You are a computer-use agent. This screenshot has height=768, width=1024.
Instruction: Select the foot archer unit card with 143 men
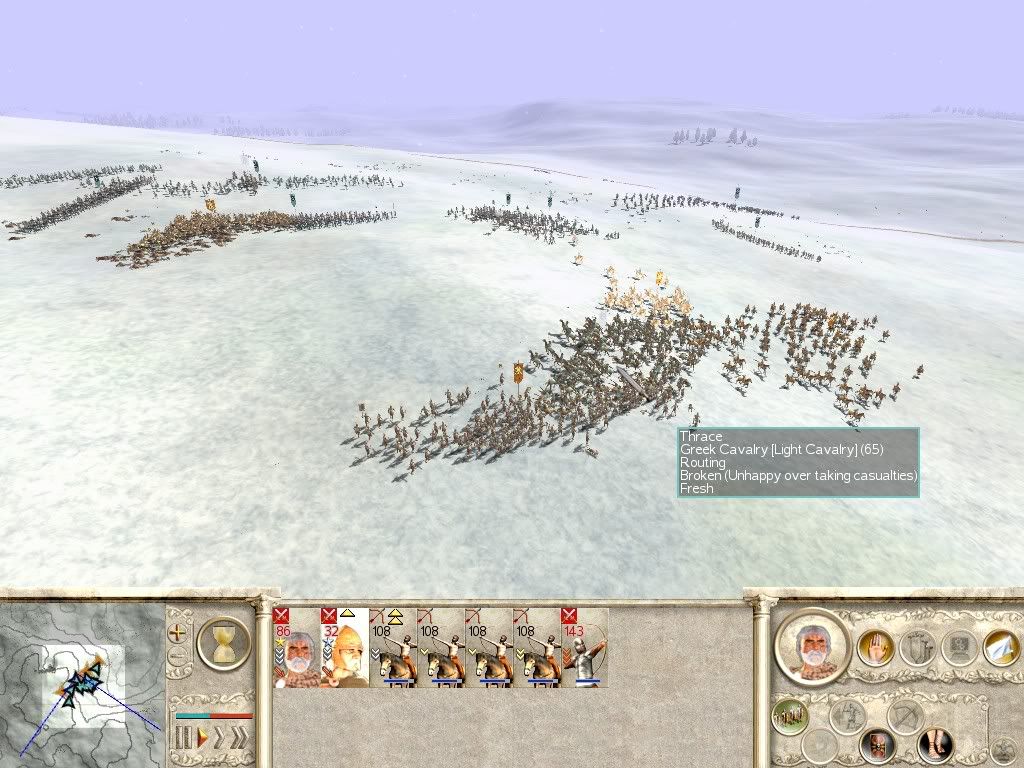[x=584, y=647]
